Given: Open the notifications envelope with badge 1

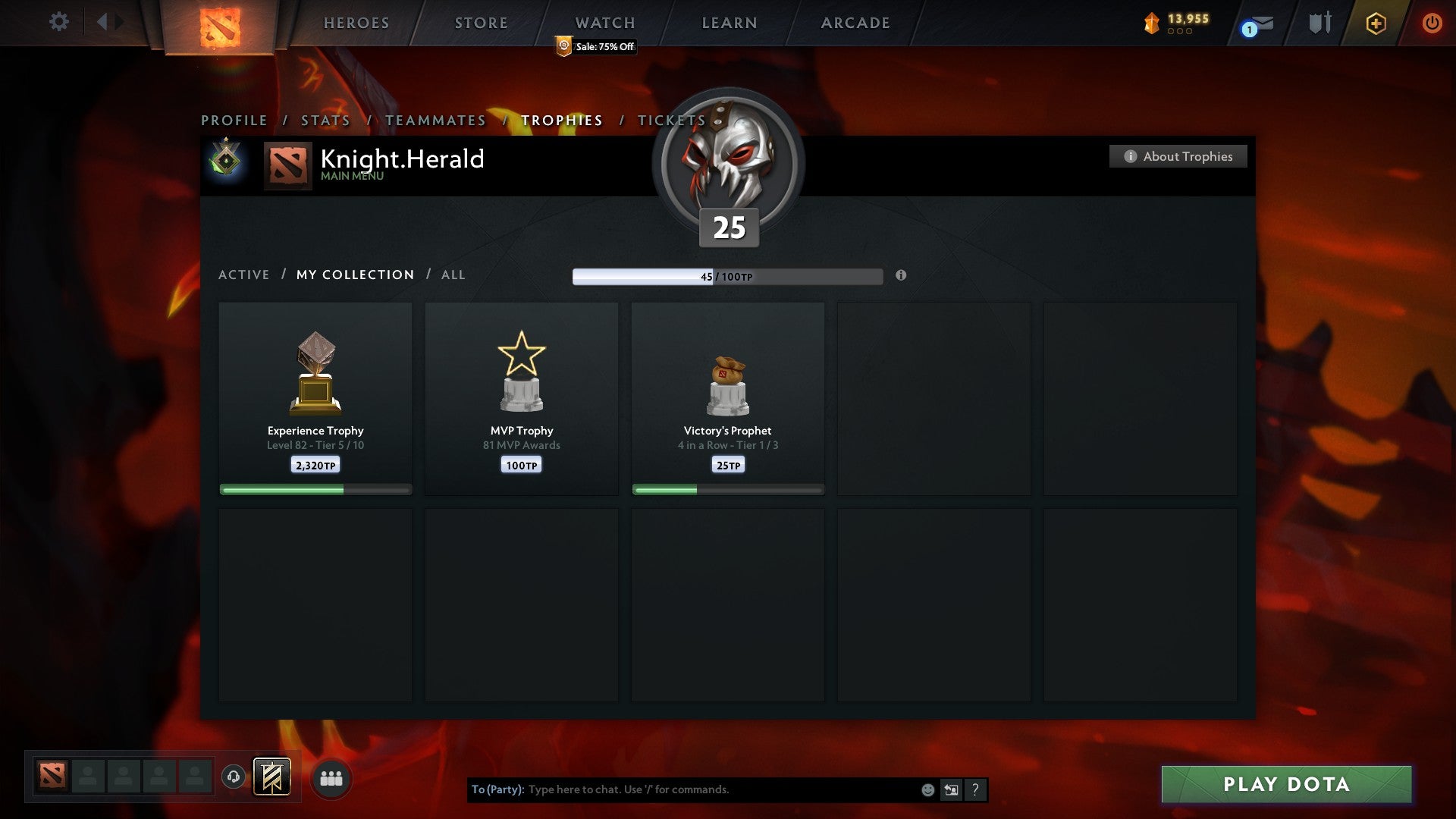Looking at the screenshot, I should point(1255,25).
